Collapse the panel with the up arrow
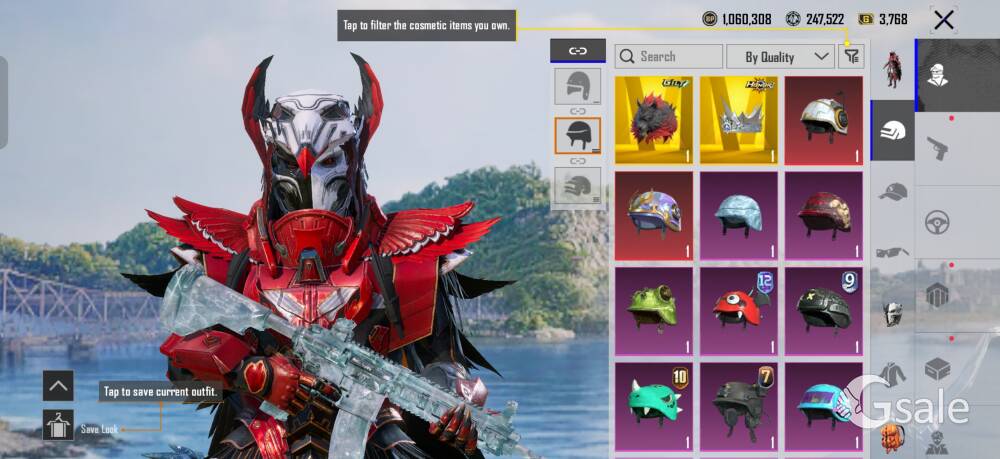 tap(58, 385)
